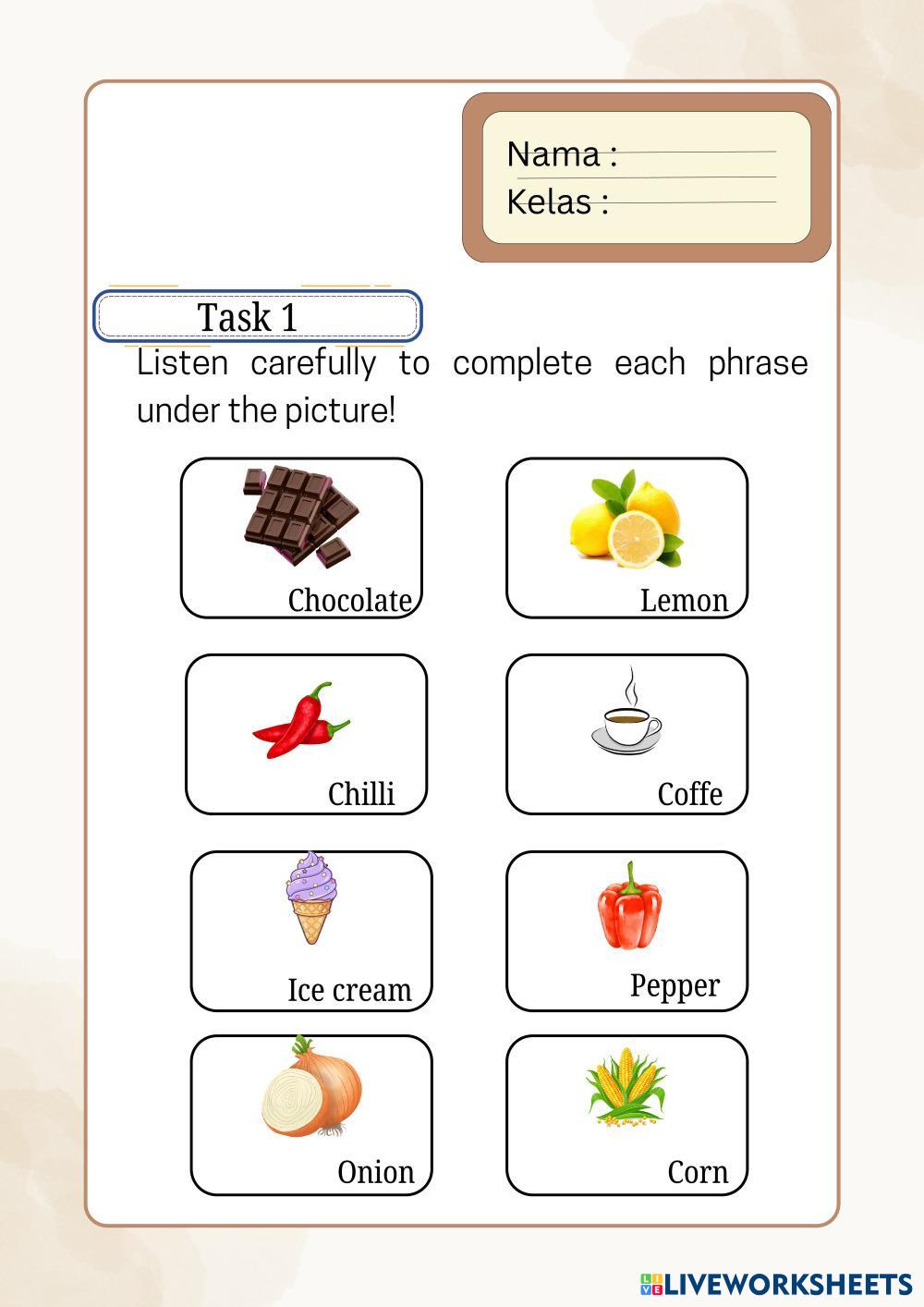The height and width of the screenshot is (1307, 924).
Task: Select the Lemon picture card
Action: (626, 537)
